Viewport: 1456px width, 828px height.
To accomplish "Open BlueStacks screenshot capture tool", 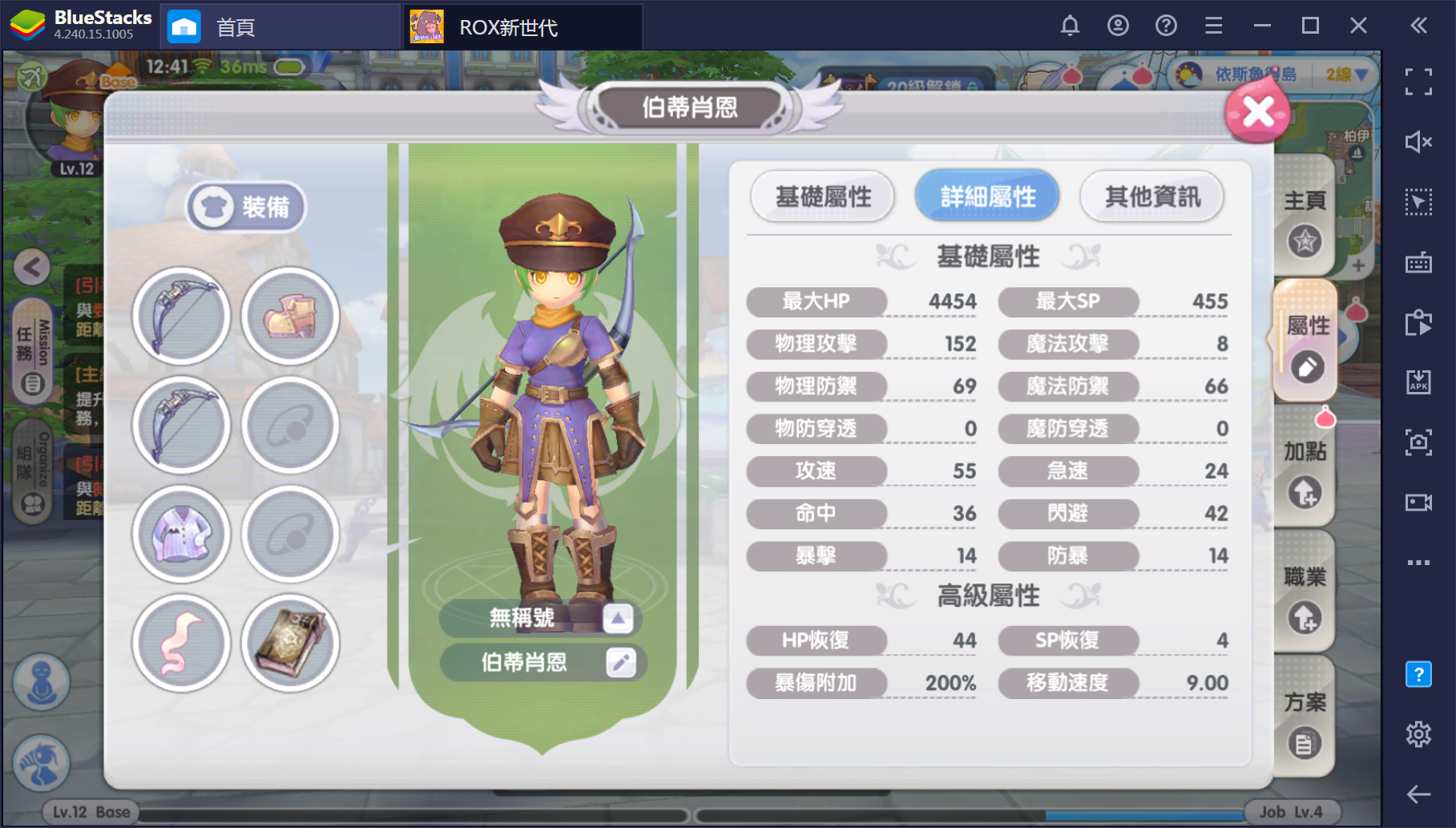I will (x=1419, y=442).
